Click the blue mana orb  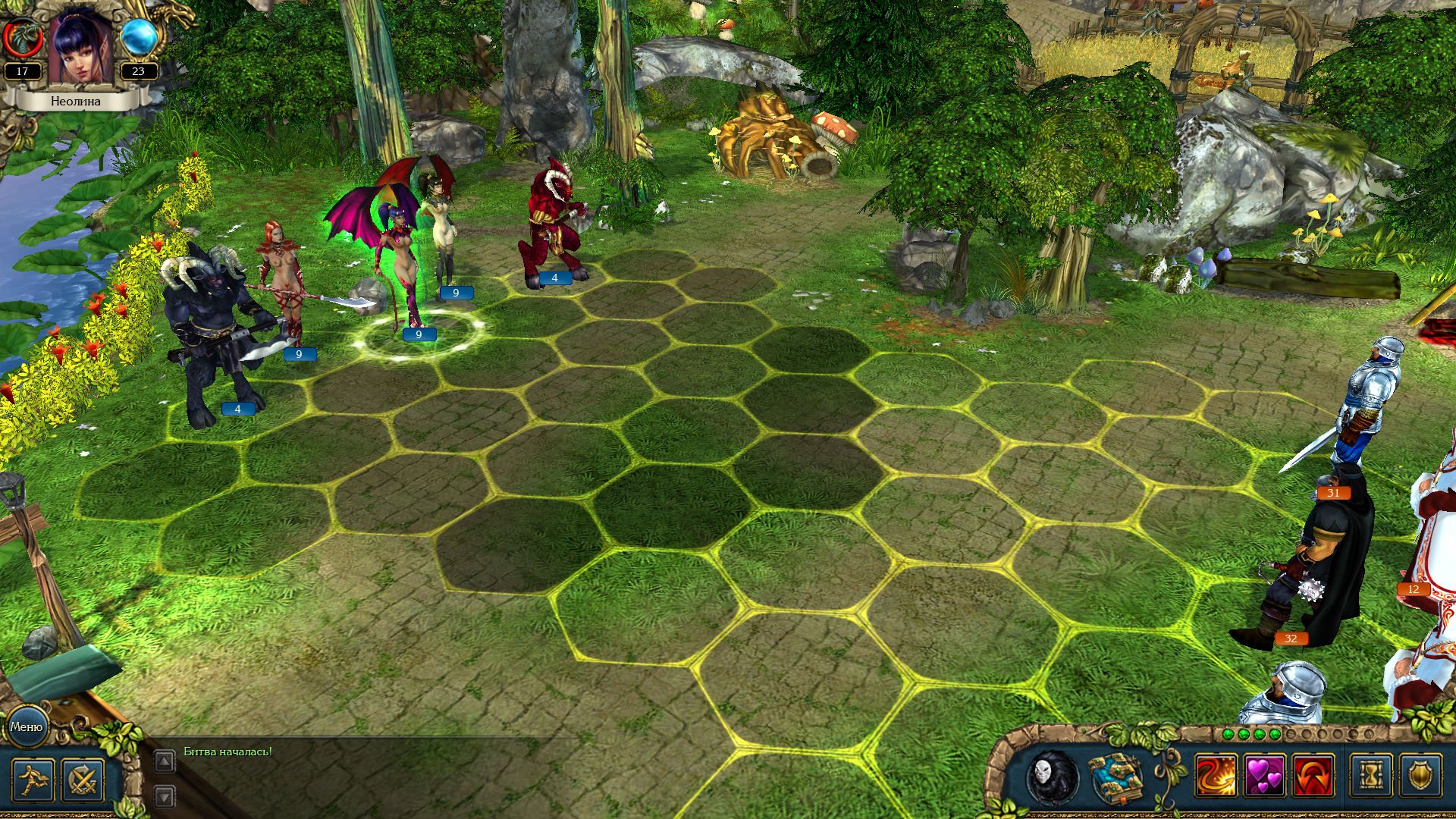[139, 36]
